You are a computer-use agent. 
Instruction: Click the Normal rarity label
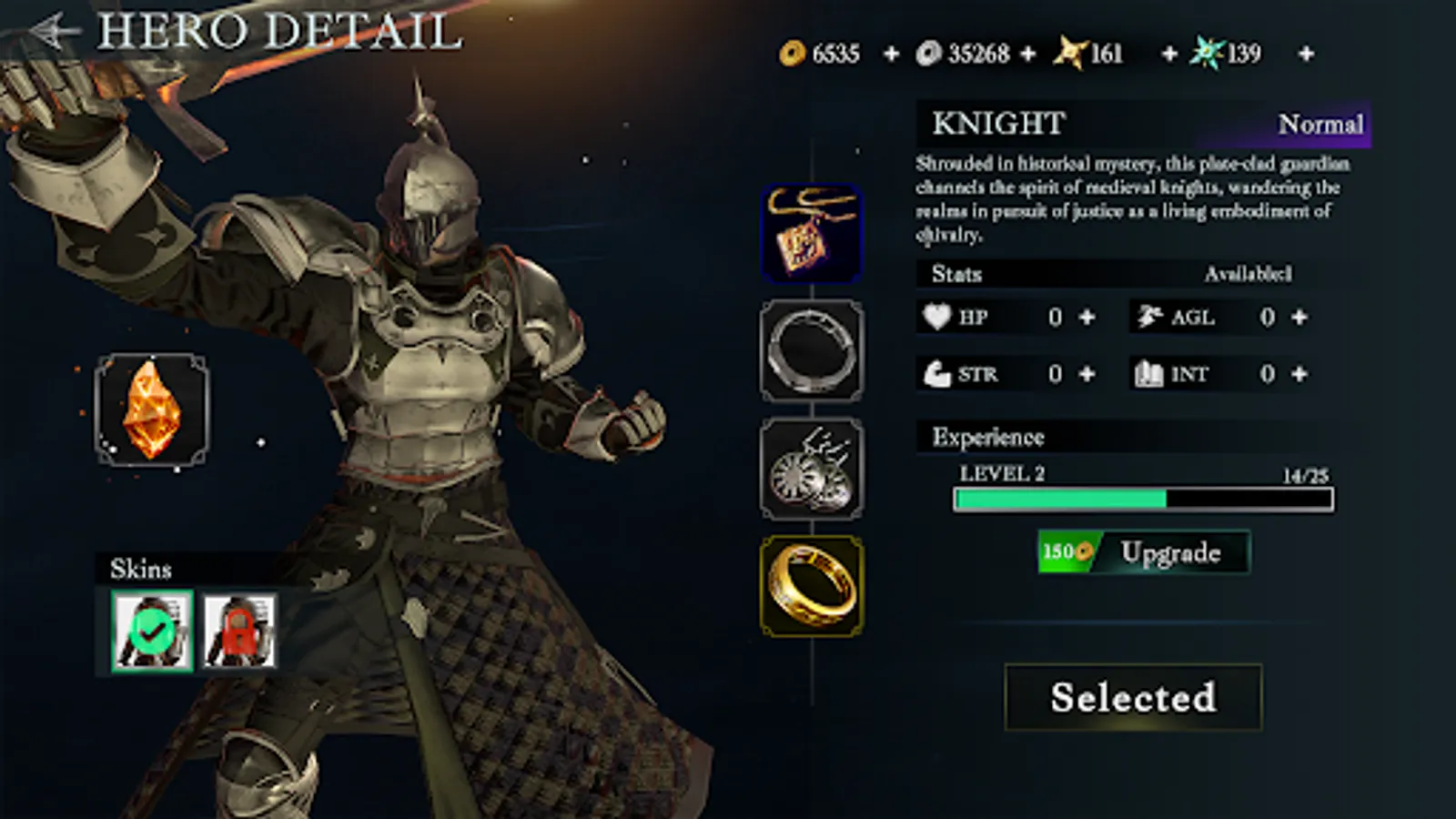(1322, 125)
